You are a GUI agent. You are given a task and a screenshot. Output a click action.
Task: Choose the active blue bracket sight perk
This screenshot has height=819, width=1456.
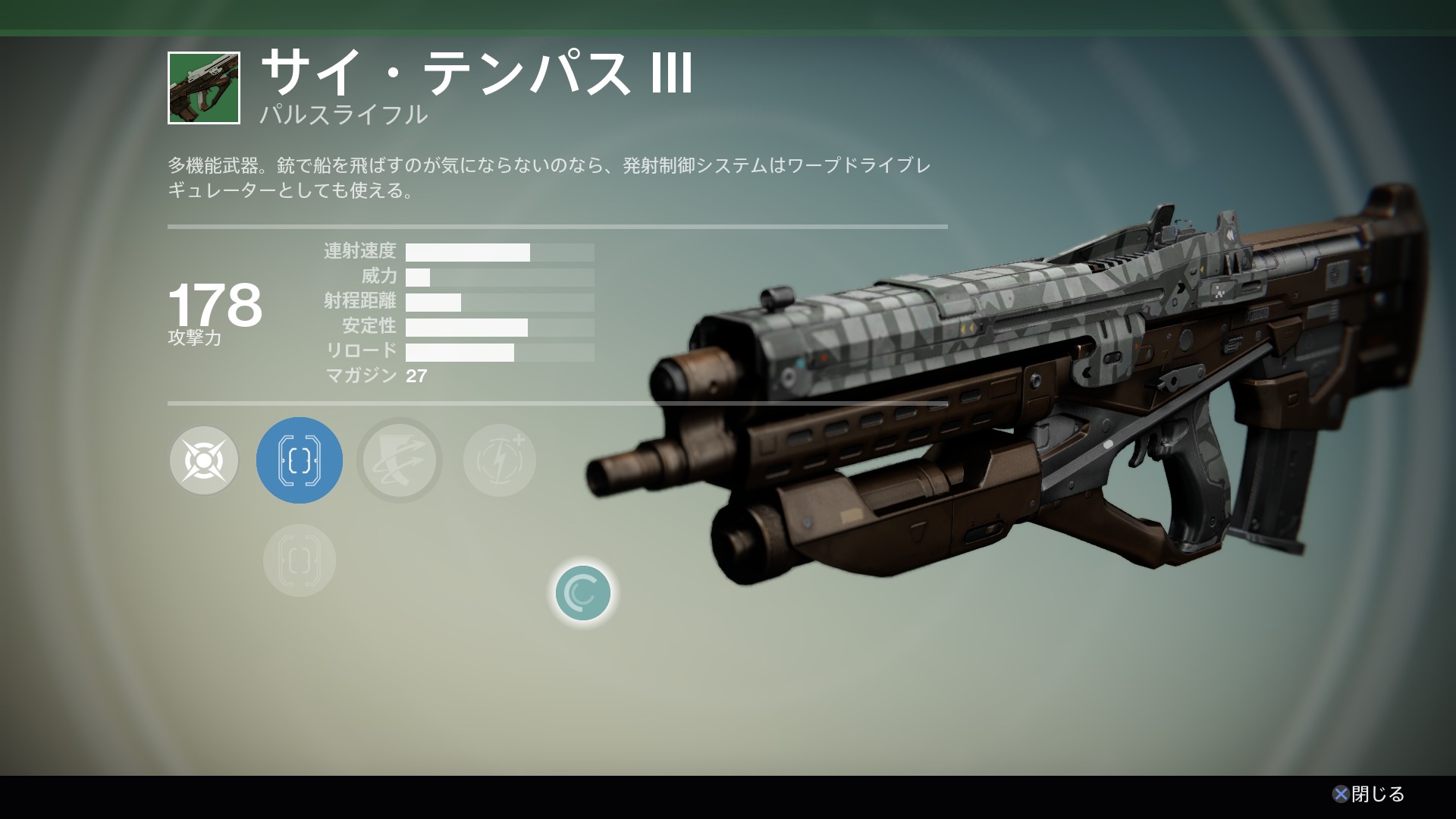pyautogui.click(x=300, y=460)
